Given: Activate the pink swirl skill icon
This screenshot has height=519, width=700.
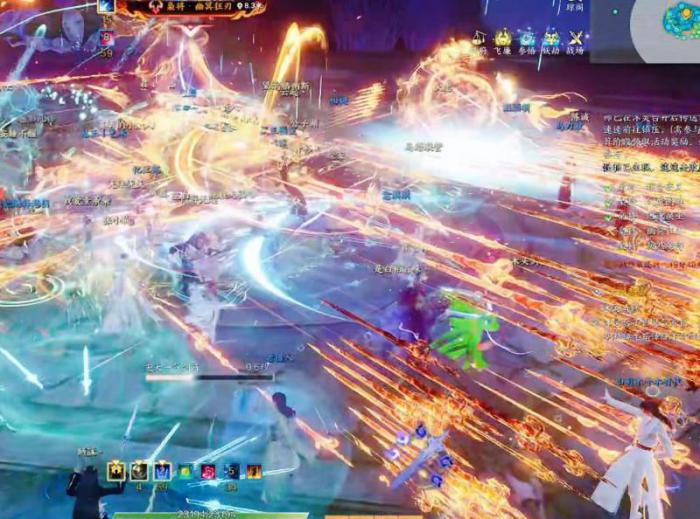Looking at the screenshot, I should 208,470.
